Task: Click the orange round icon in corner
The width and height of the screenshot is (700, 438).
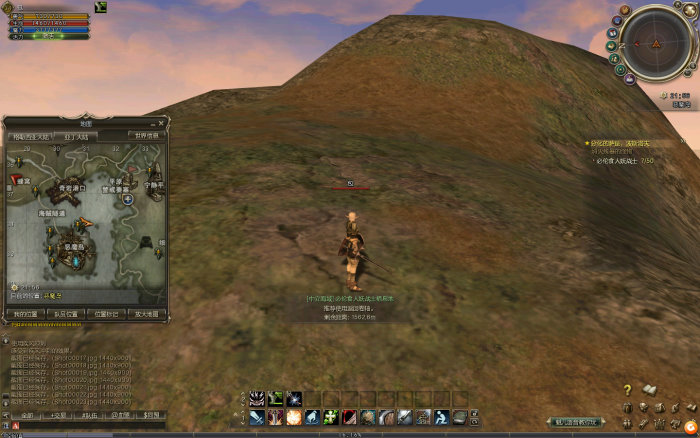Action: click(690, 425)
